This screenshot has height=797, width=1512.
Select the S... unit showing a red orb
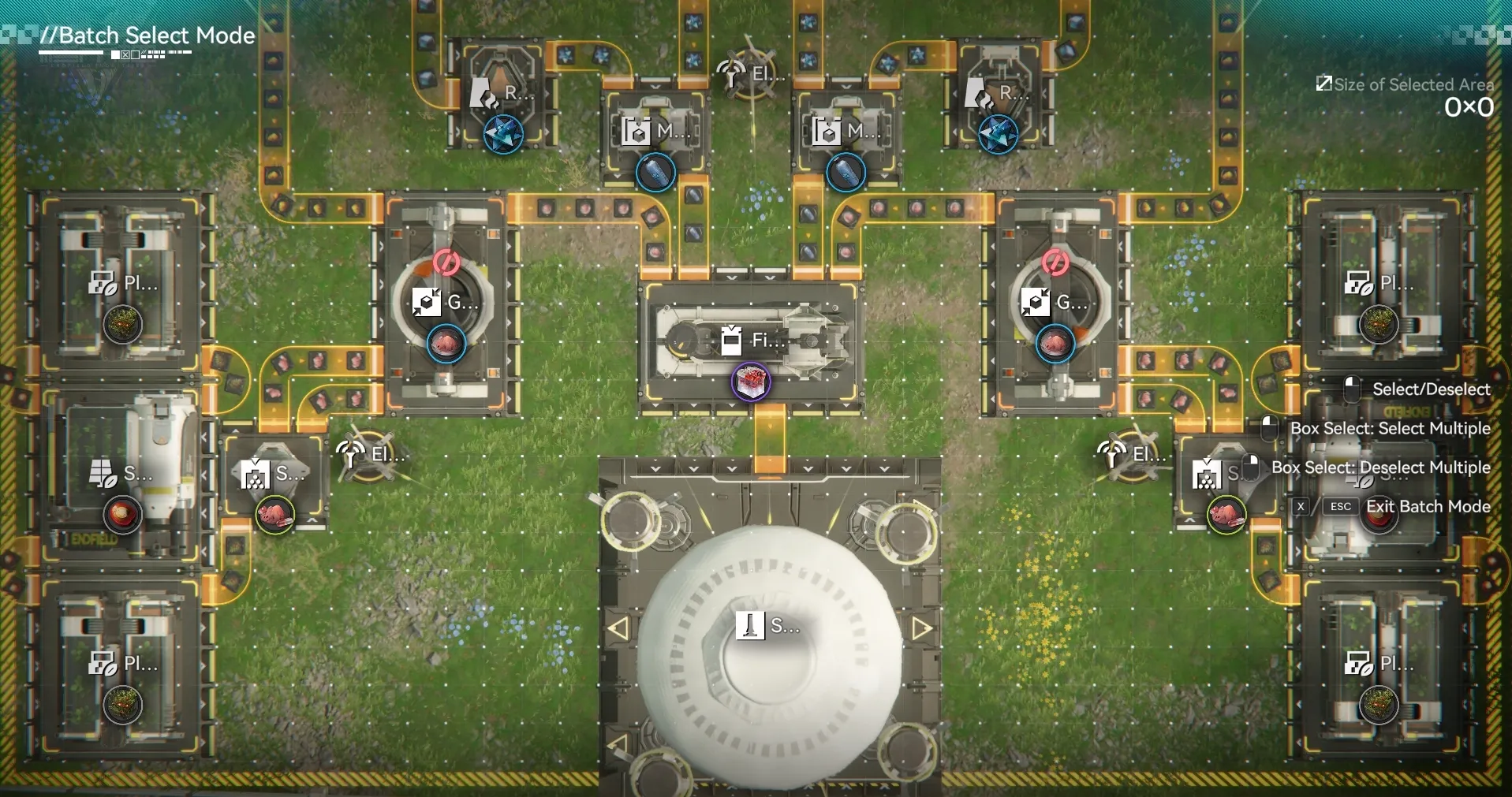click(121, 475)
